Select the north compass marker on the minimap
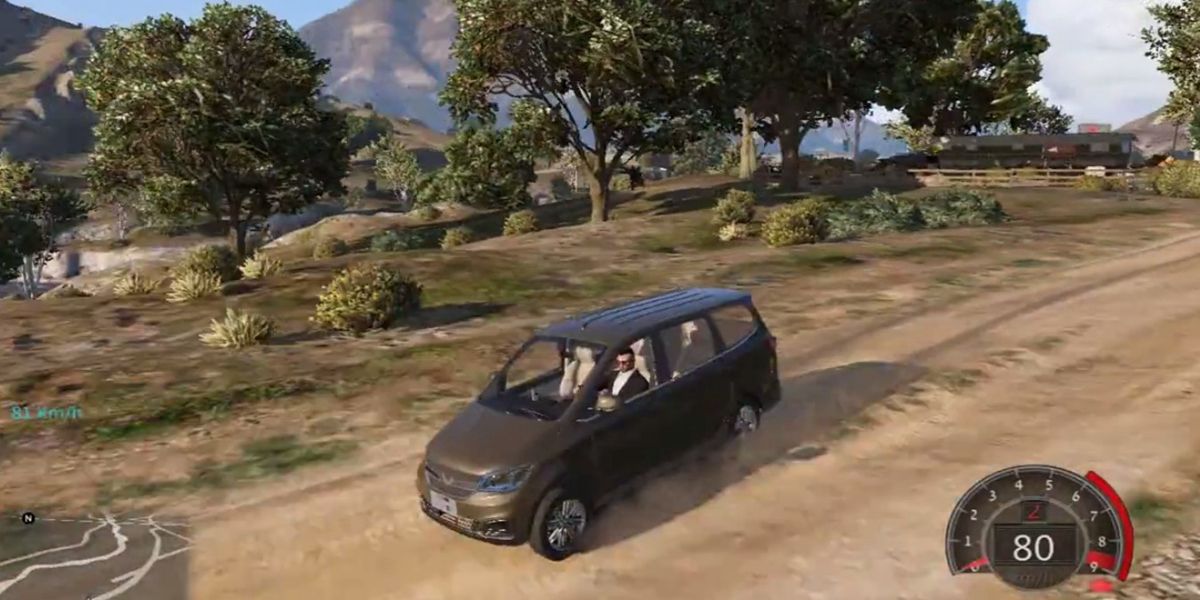Image resolution: width=1200 pixels, height=600 pixels. point(28,518)
